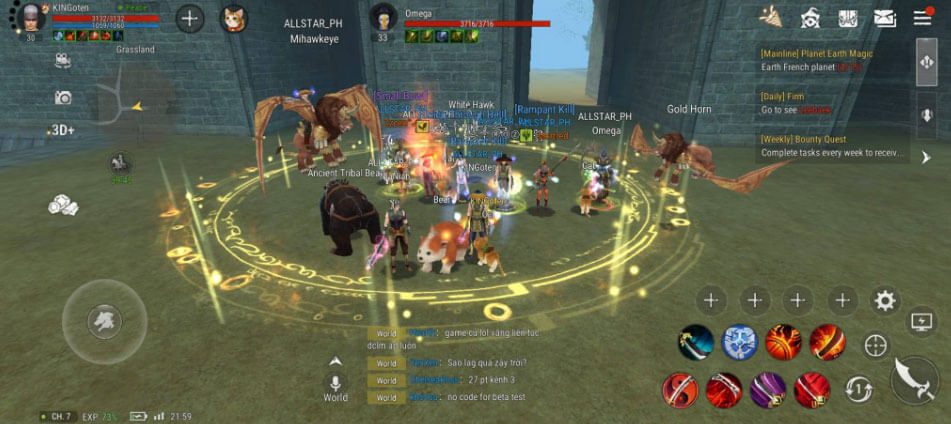951x424 pixels.
Task: Activate the flaming orange orb skill
Action: [783, 343]
